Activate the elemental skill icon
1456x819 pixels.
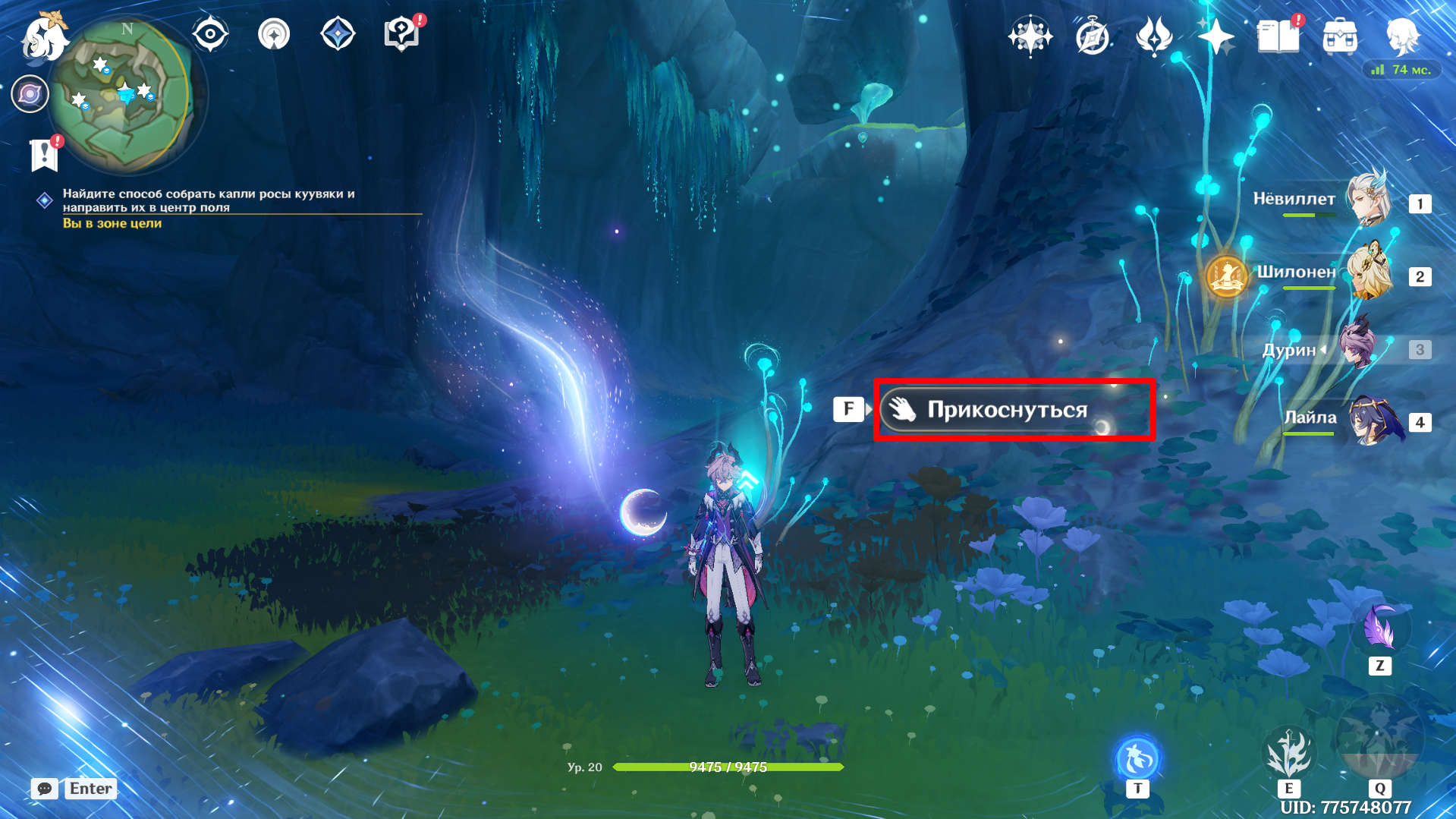coord(1288,753)
